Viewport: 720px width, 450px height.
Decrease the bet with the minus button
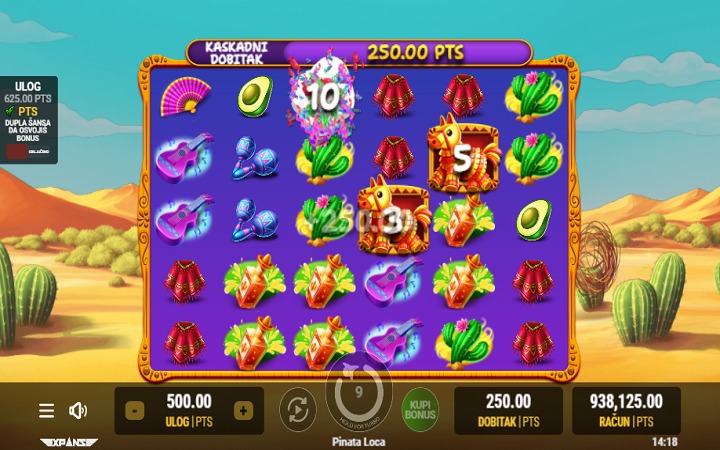pyautogui.click(x=135, y=411)
